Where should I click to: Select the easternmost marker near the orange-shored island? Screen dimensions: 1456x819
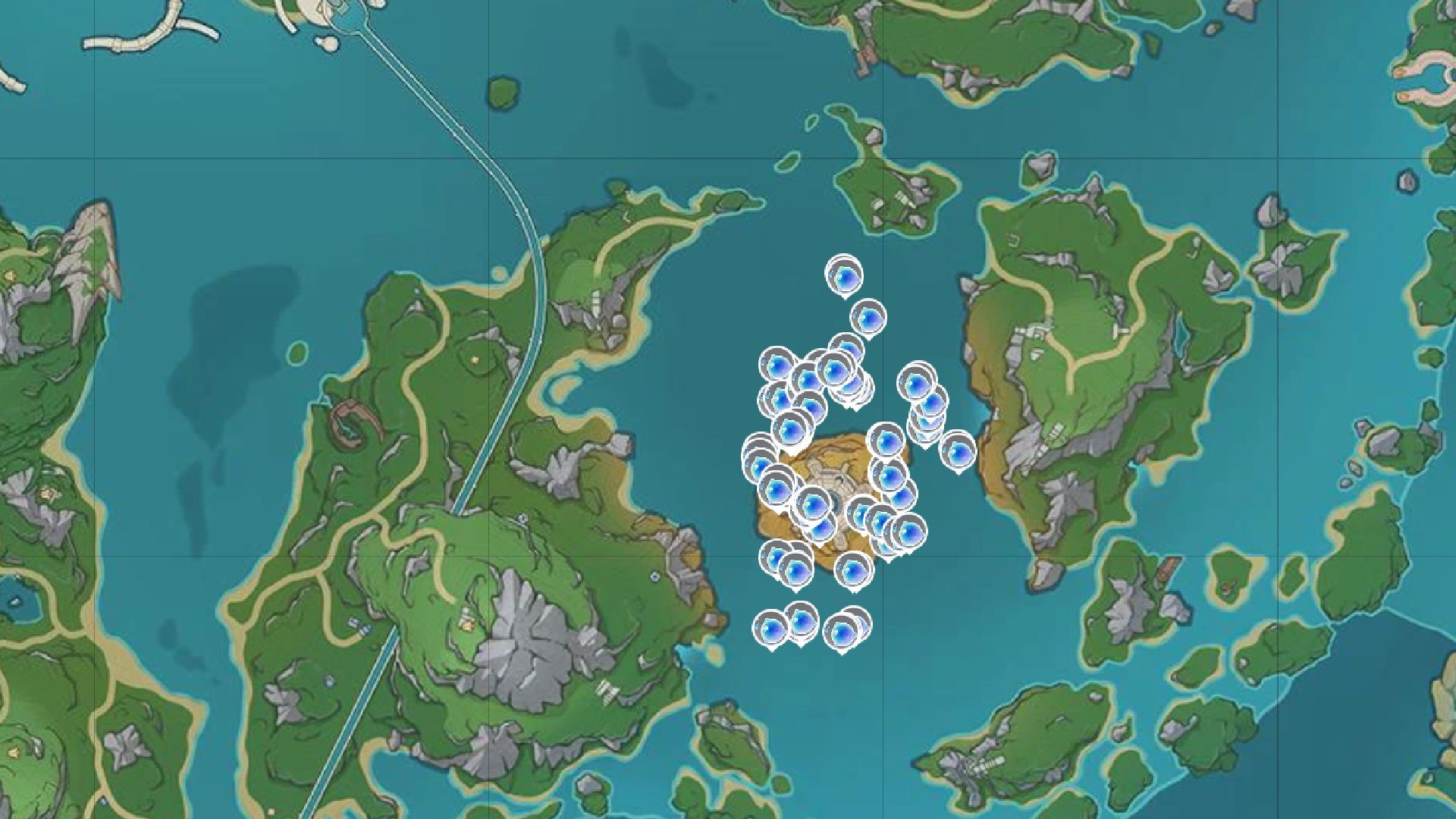[958, 451]
